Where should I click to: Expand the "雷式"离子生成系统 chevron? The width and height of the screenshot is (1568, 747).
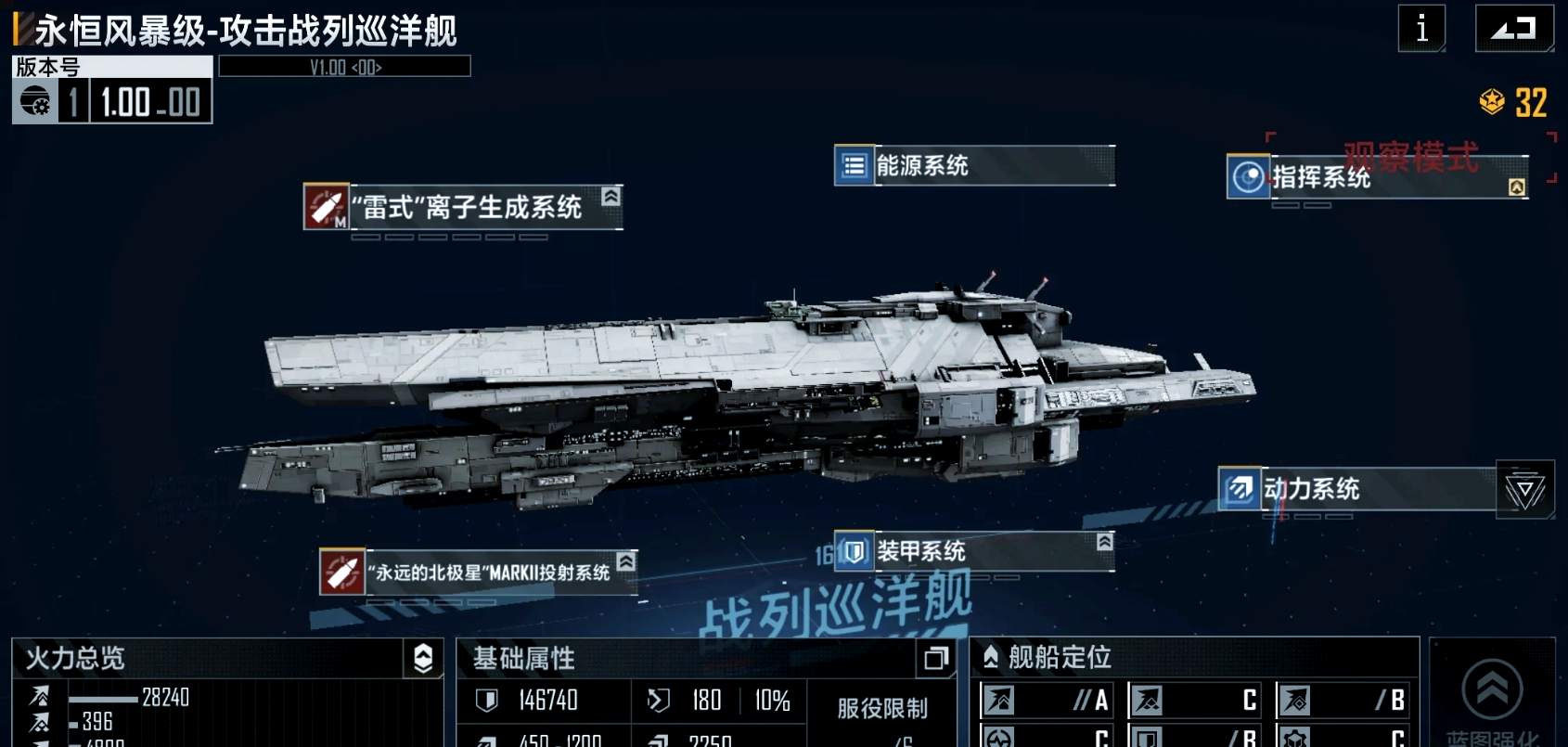[x=610, y=197]
